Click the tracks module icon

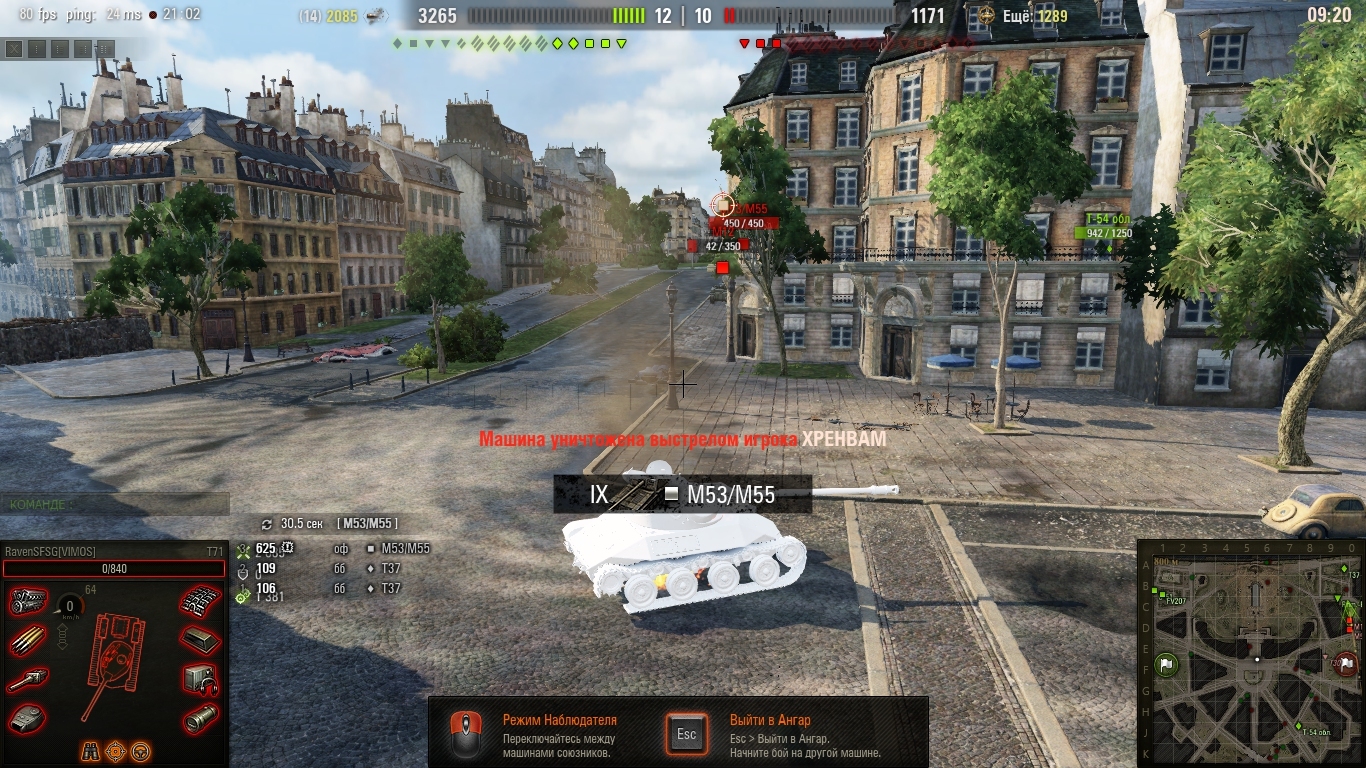200,602
